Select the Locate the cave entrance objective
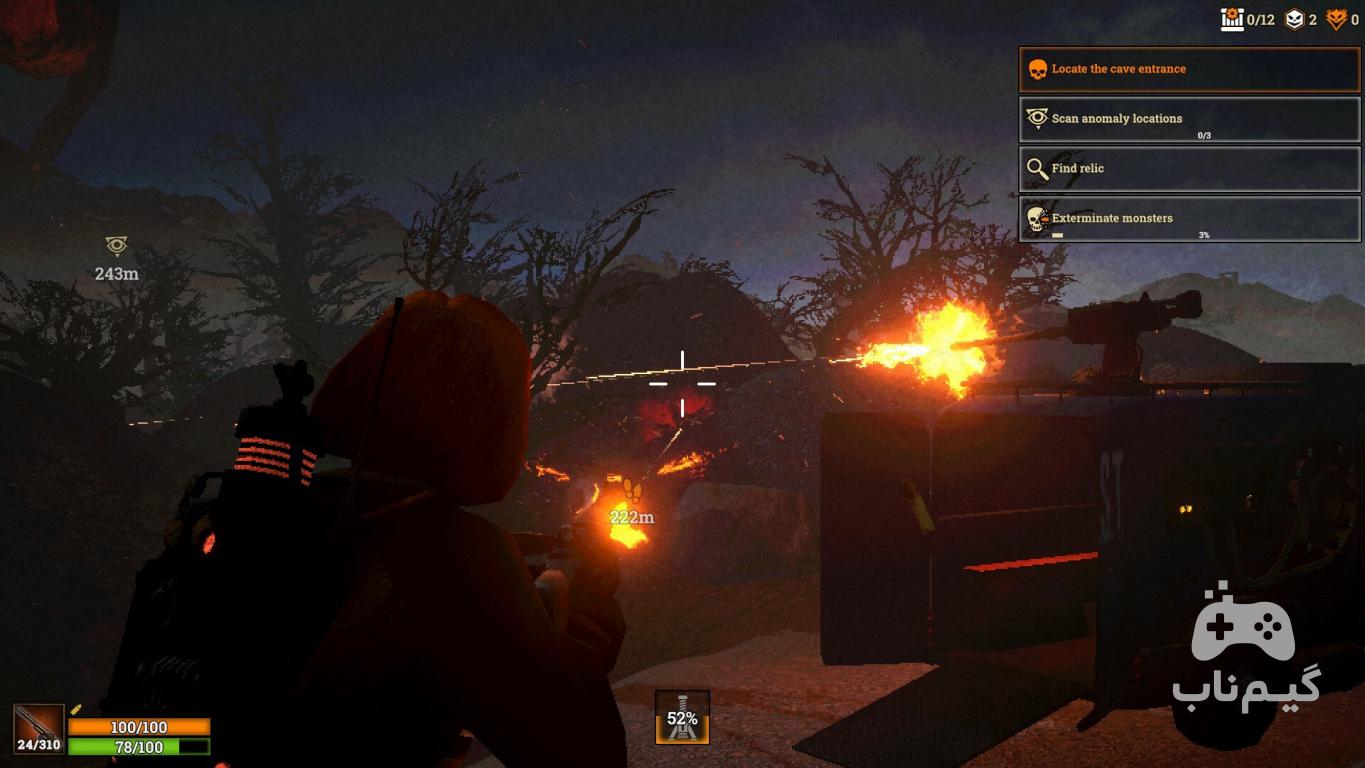 [x=1189, y=70]
